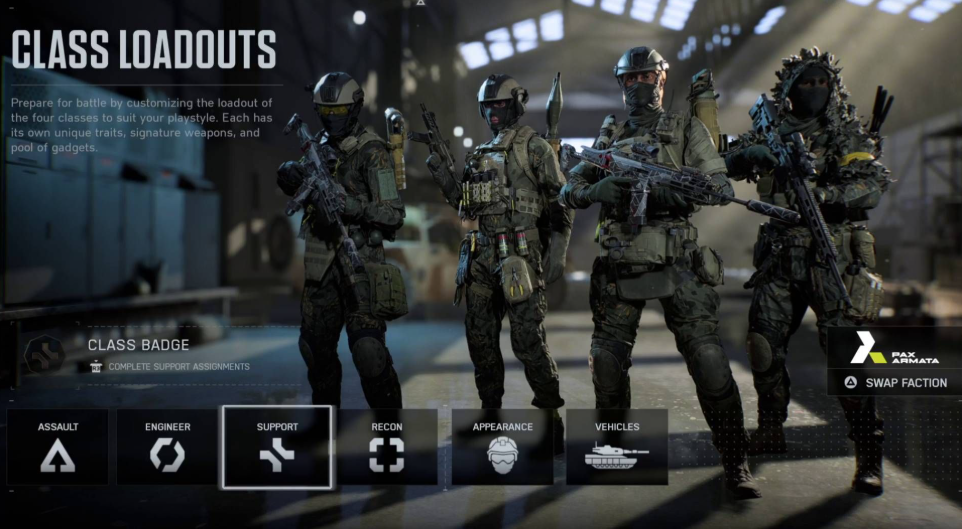Switch to the Recon class loadout

click(387, 446)
